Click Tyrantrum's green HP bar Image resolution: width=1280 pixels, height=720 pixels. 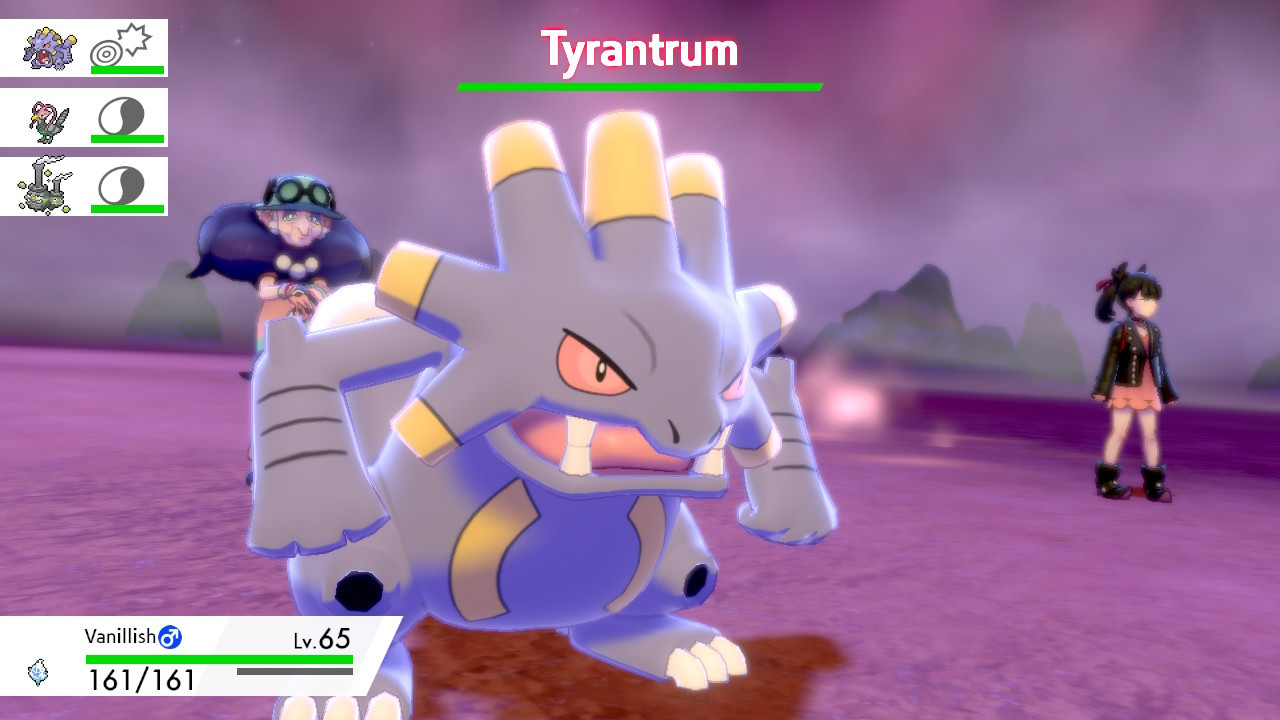point(638,87)
